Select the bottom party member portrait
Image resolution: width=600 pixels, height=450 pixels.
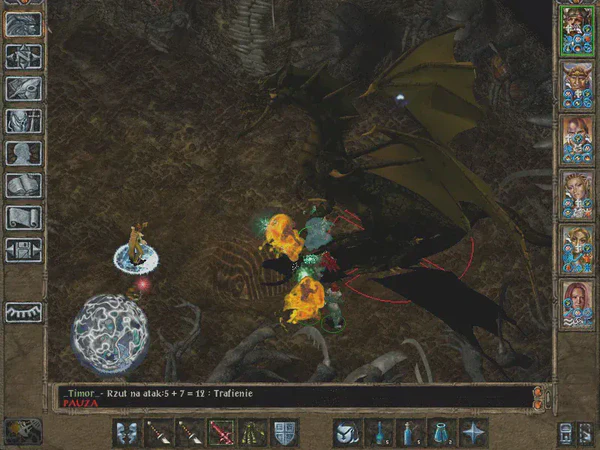[576, 304]
